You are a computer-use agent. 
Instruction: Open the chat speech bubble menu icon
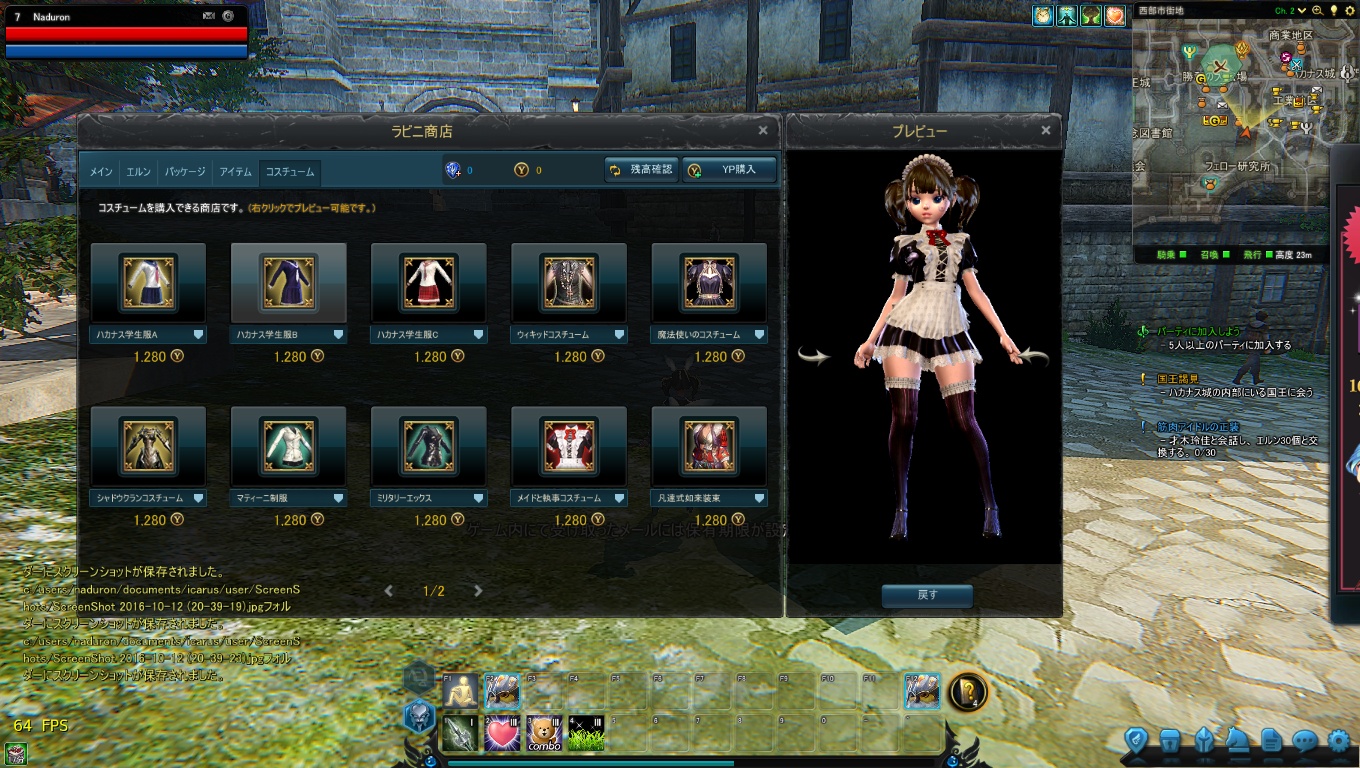pos(1304,741)
